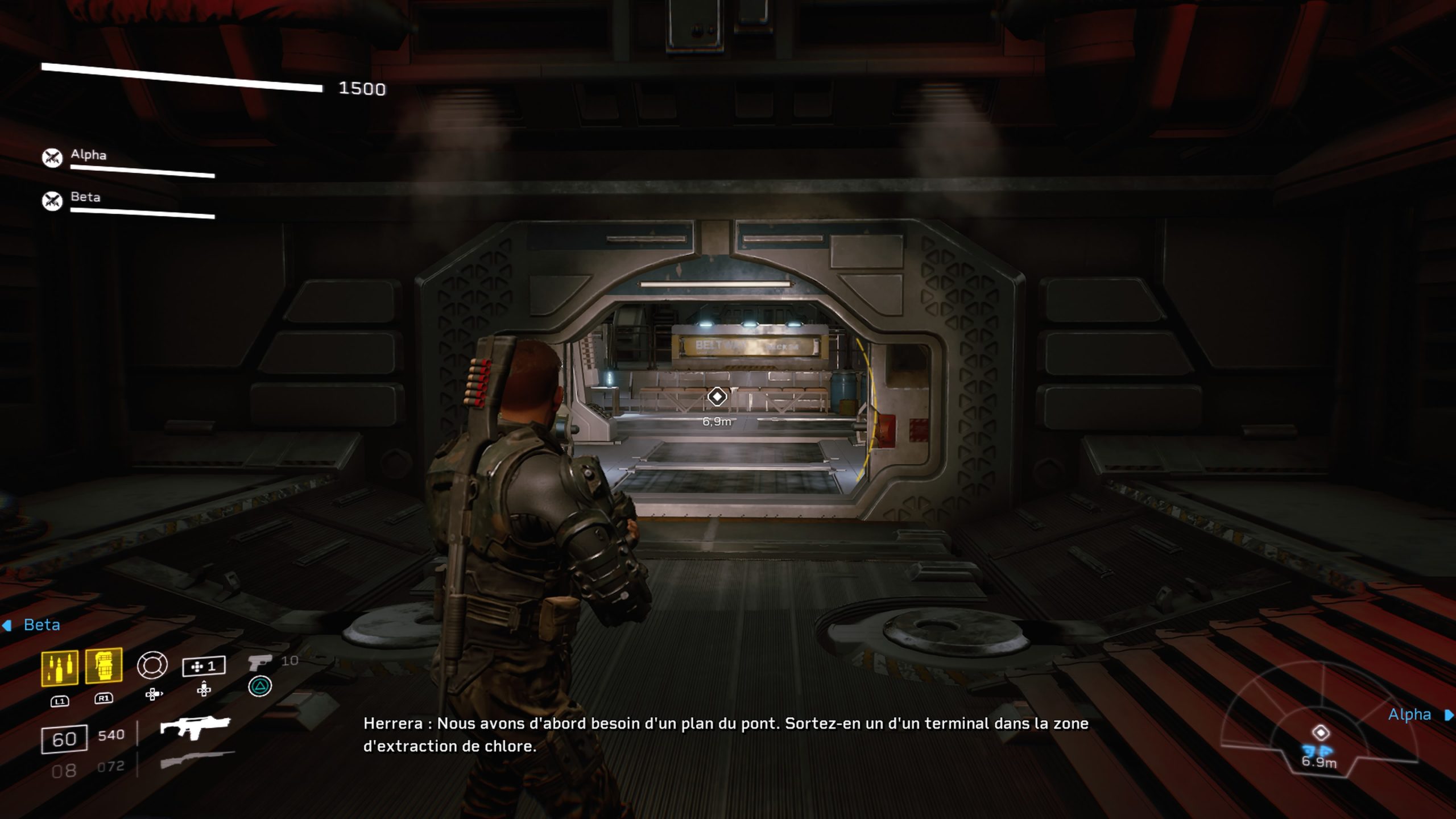This screenshot has width=1456, height=819.
Task: Click the diamond objective waypoint marker
Action: point(717,396)
